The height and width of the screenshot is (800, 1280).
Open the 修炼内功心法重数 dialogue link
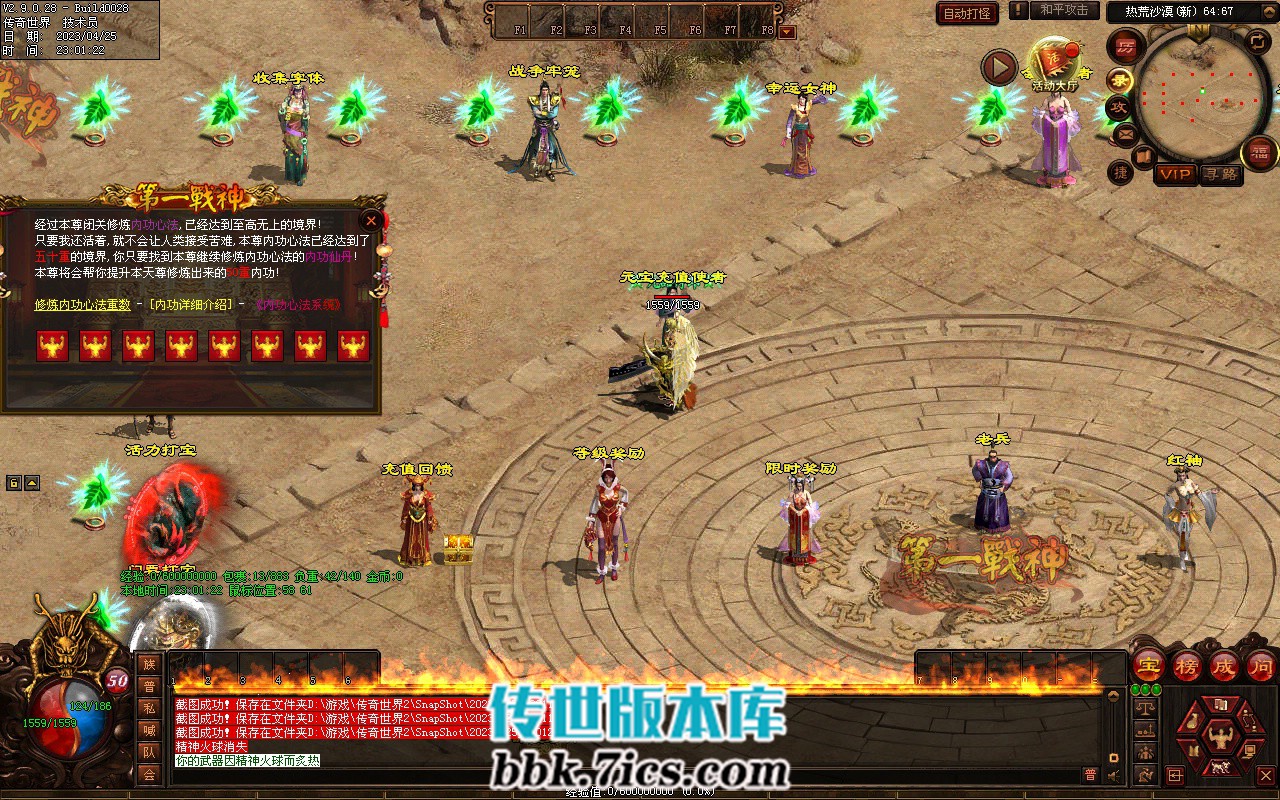(x=83, y=305)
